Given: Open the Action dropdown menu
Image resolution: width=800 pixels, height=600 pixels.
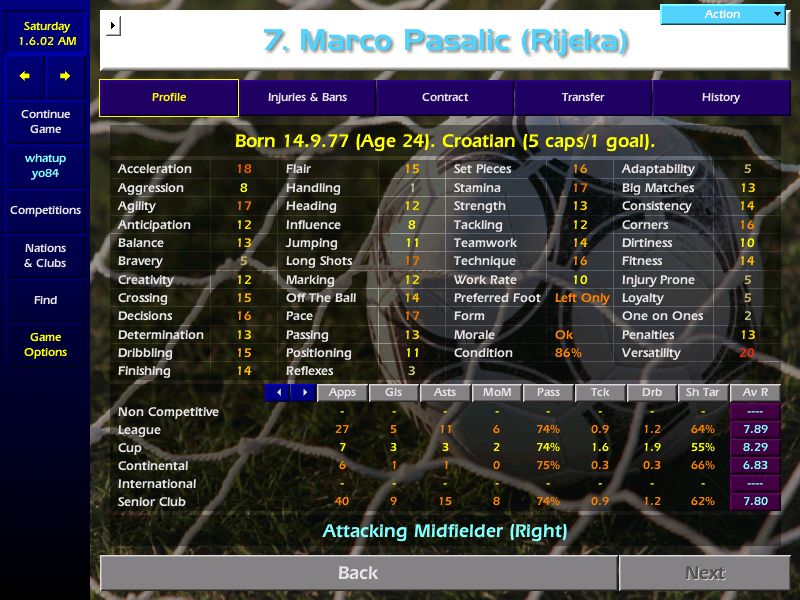Looking at the screenshot, I should point(724,14).
